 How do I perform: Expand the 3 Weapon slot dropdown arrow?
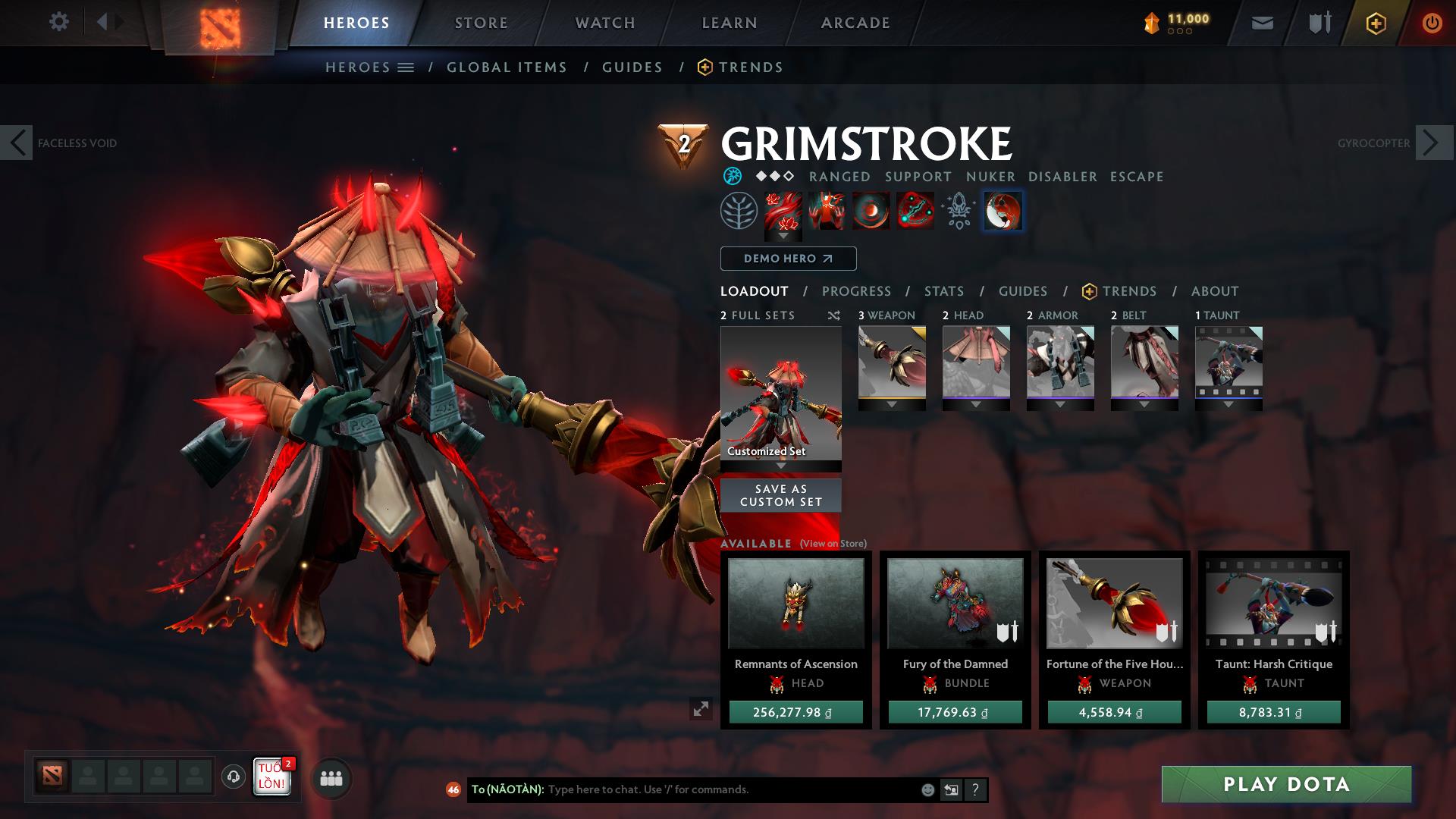click(892, 404)
